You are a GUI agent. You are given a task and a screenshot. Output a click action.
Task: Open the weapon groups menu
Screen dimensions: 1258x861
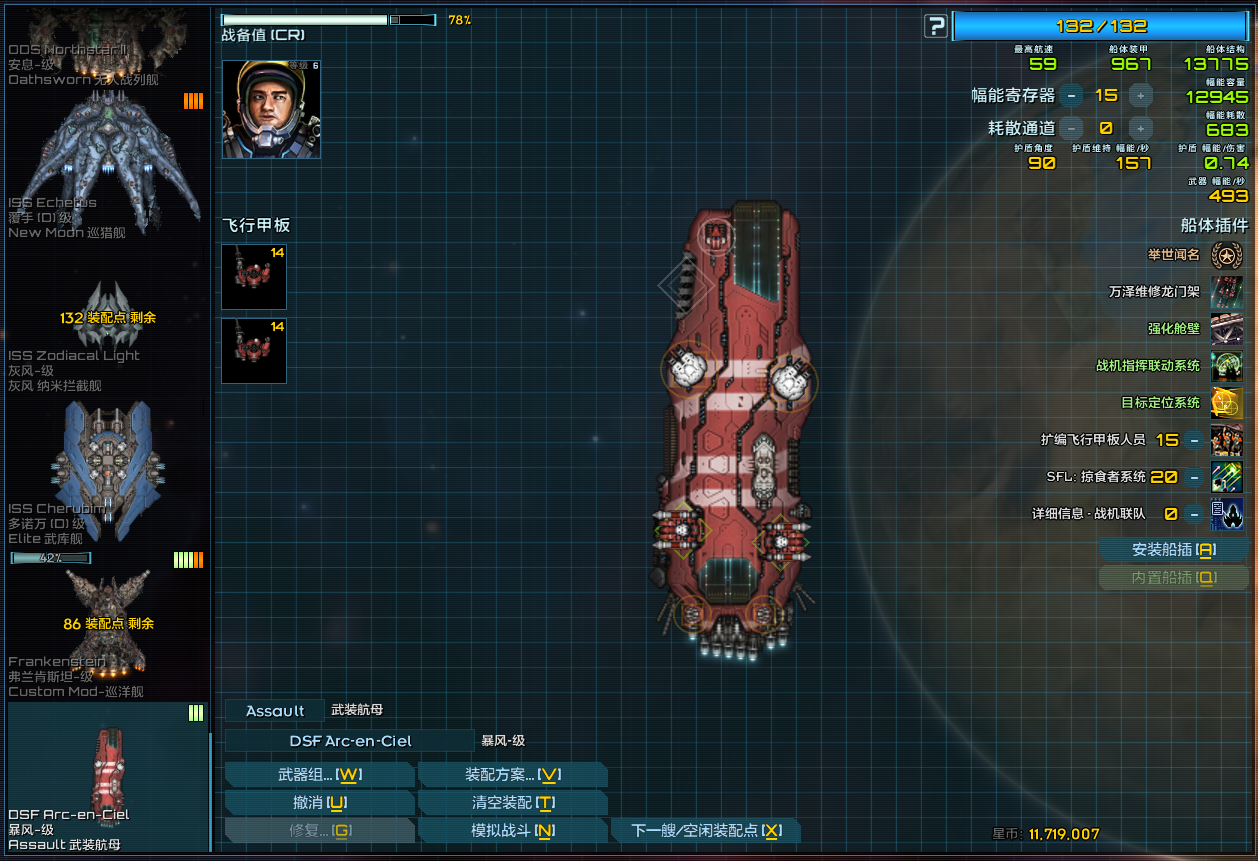[319, 775]
